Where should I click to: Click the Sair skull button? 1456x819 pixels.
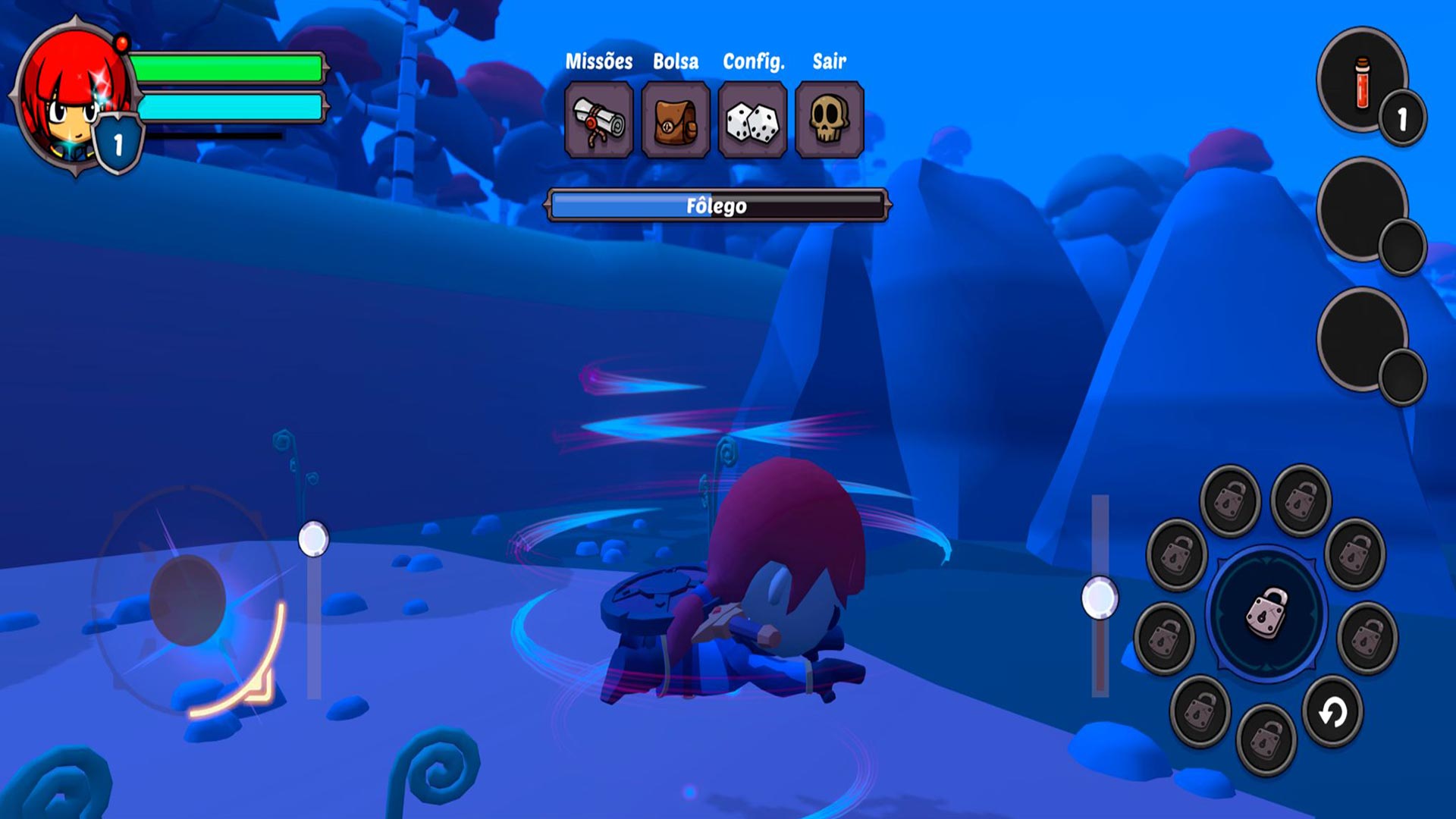(829, 120)
